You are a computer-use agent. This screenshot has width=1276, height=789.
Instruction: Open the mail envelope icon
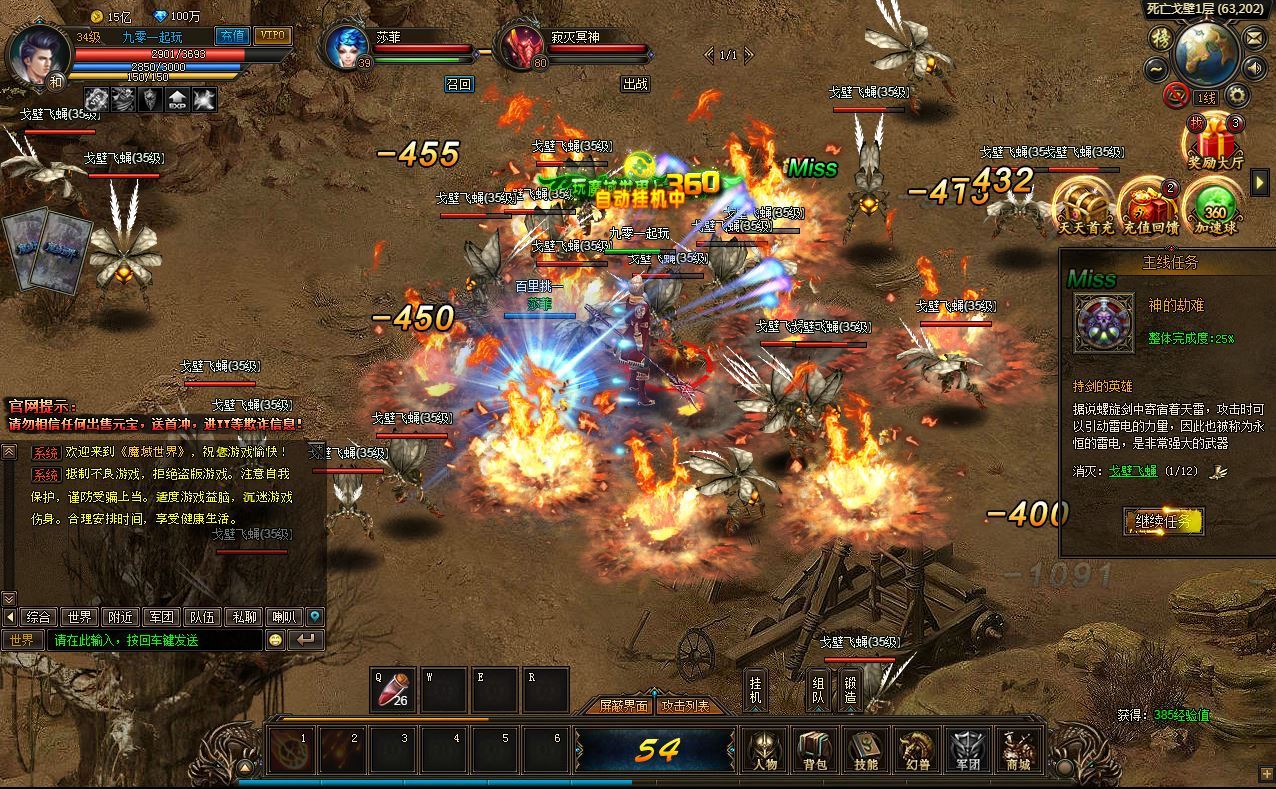[x=1254, y=38]
